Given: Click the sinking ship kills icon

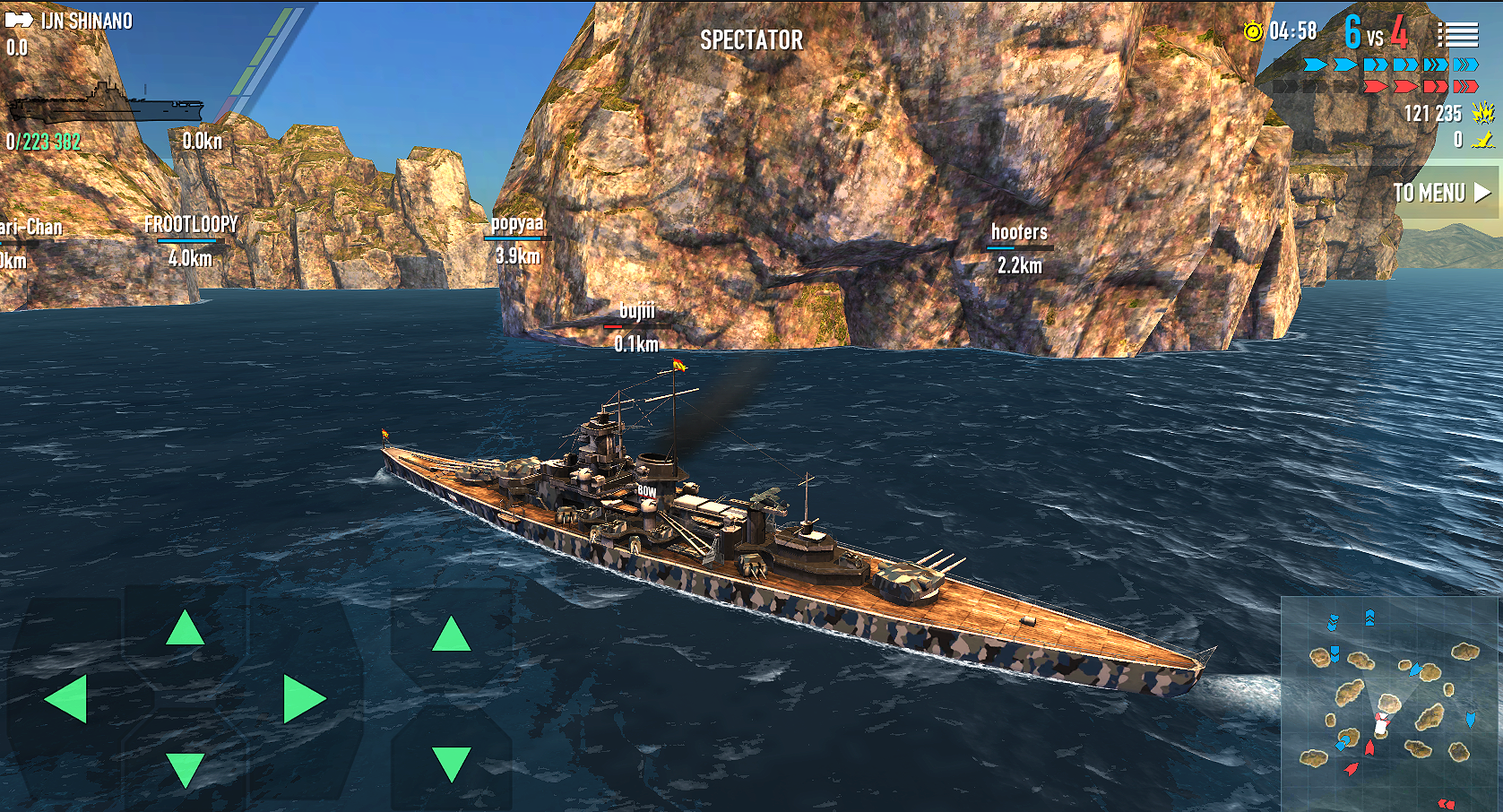Looking at the screenshot, I should tap(1481, 139).
